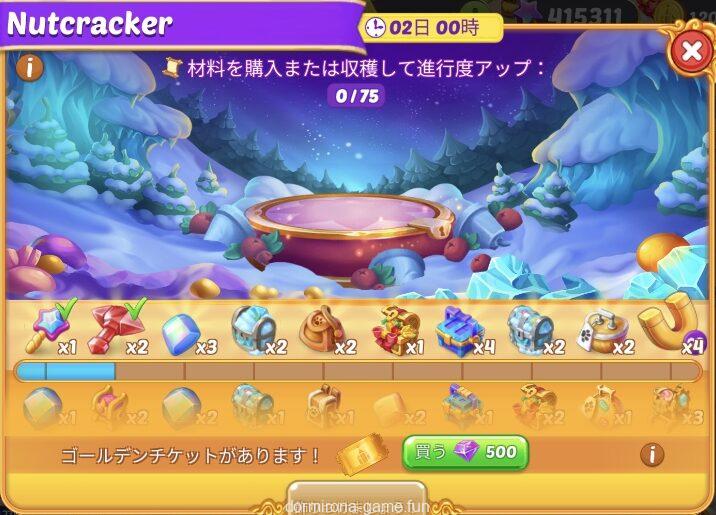Select the red gift box reward x1
The image size is (716, 515).
pos(394,328)
